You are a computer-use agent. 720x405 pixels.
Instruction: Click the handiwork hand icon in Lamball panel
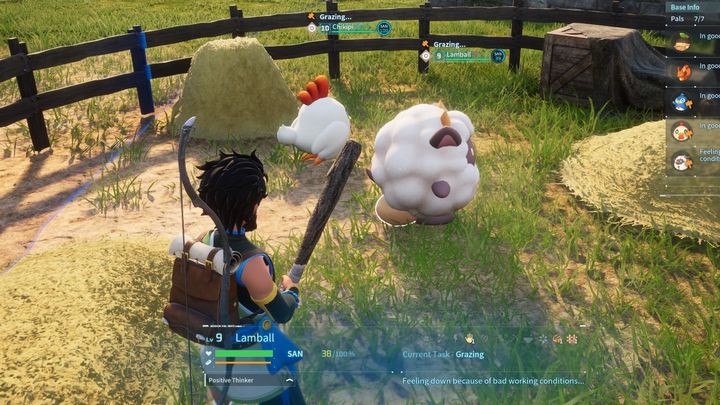click(469, 339)
